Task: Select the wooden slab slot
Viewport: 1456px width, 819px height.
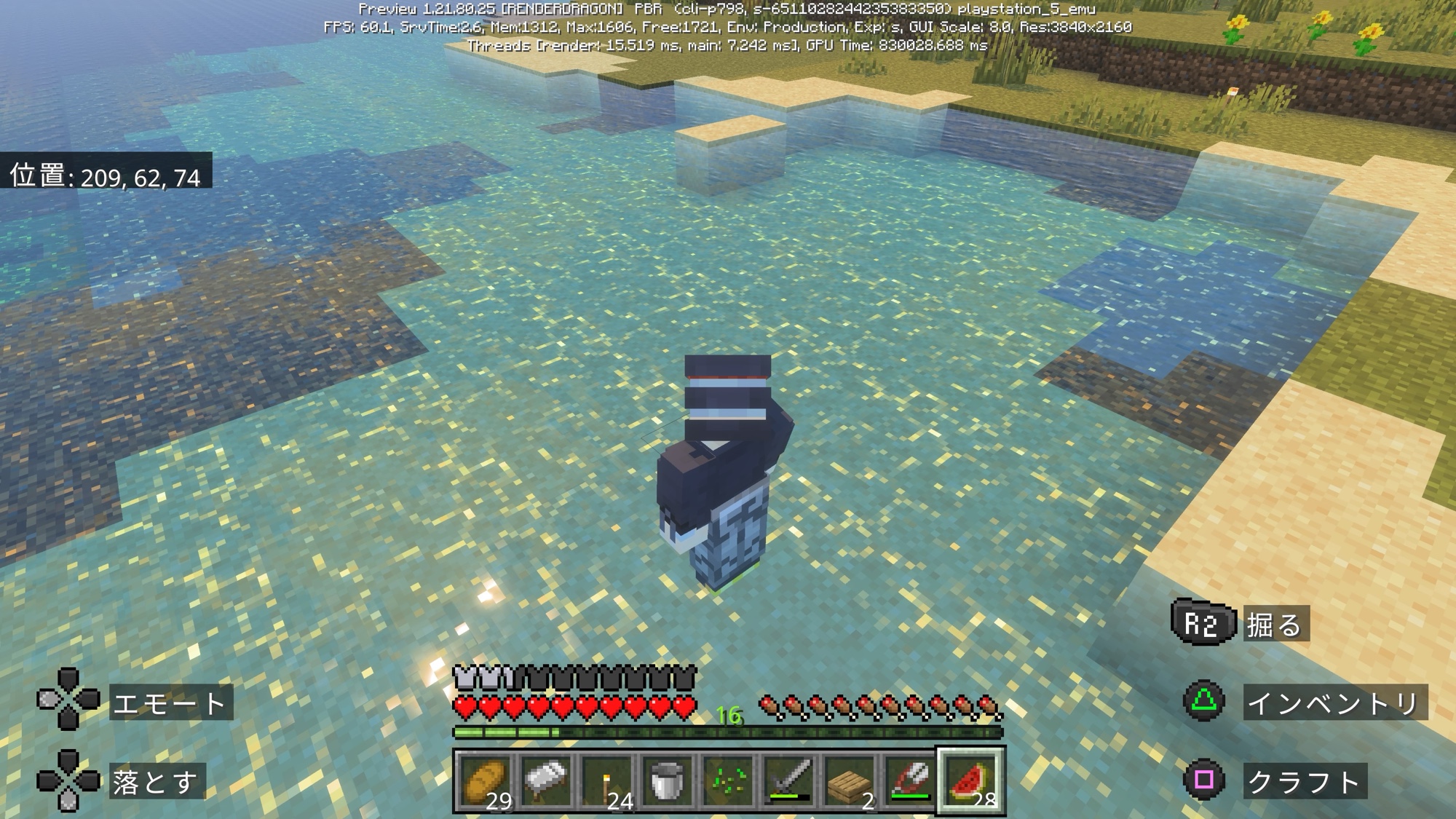Action: 849,780
